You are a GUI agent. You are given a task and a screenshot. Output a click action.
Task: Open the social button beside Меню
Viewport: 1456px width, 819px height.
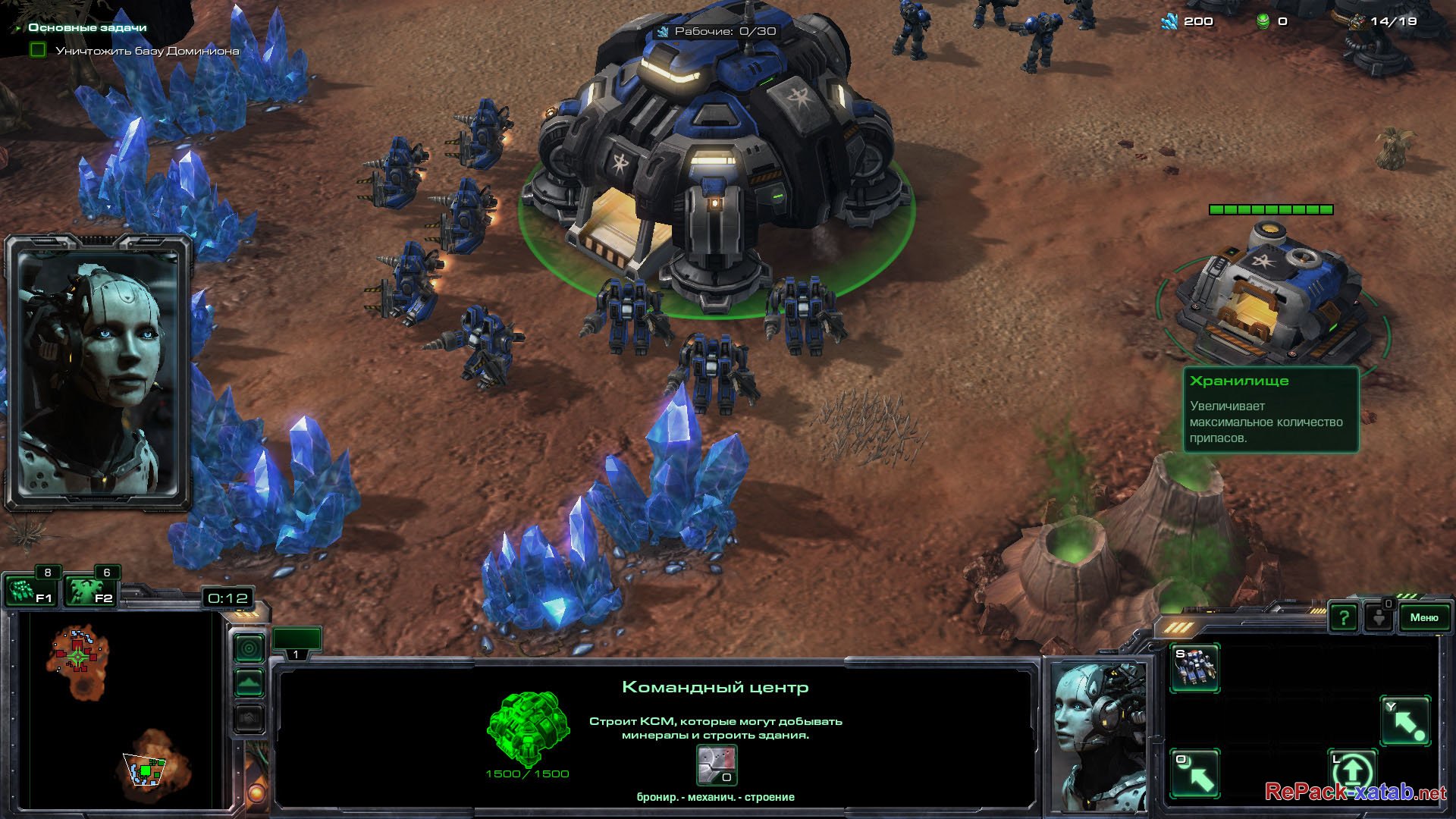[x=1378, y=617]
